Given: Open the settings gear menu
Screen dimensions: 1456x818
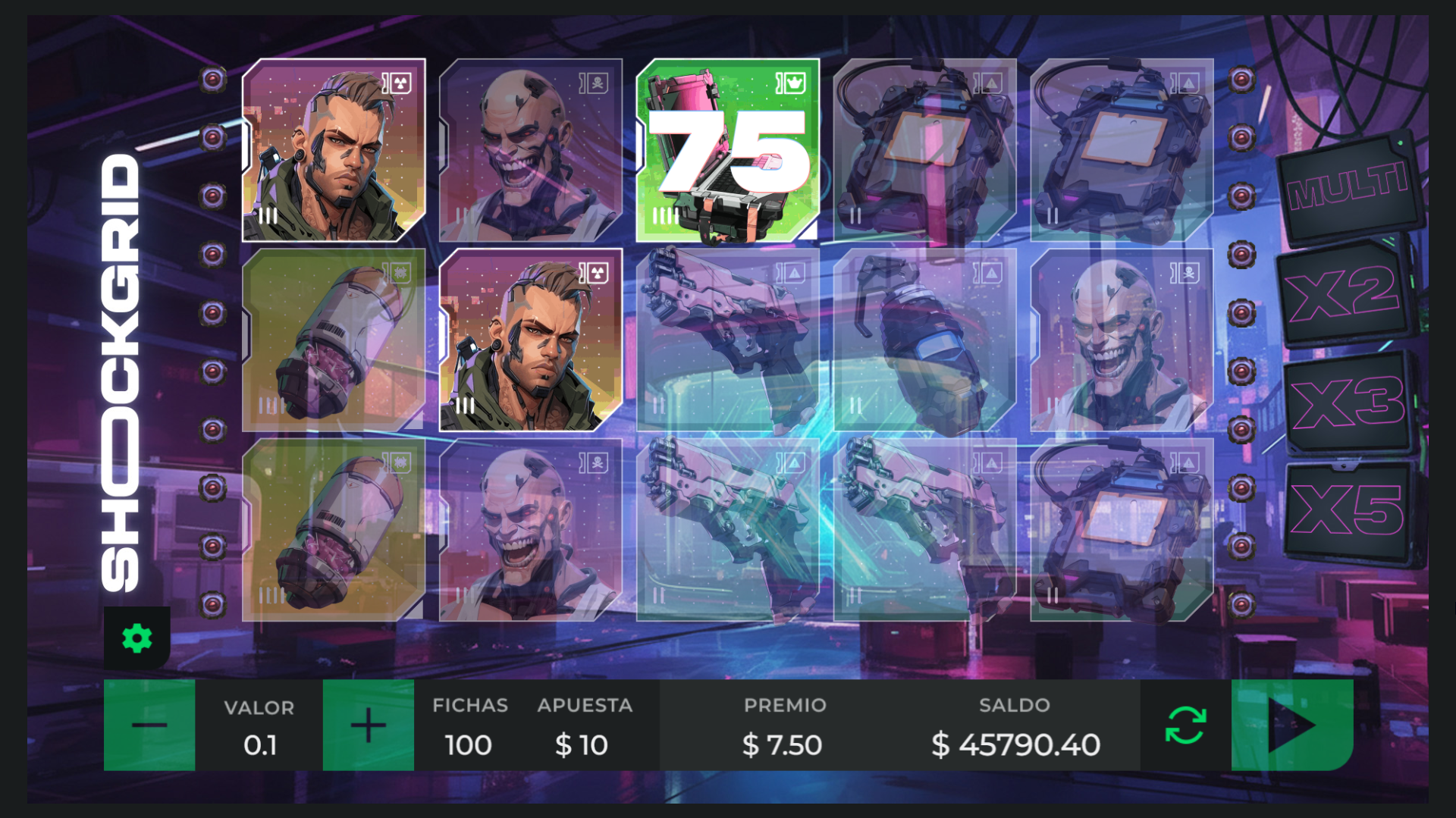Looking at the screenshot, I should [x=136, y=638].
